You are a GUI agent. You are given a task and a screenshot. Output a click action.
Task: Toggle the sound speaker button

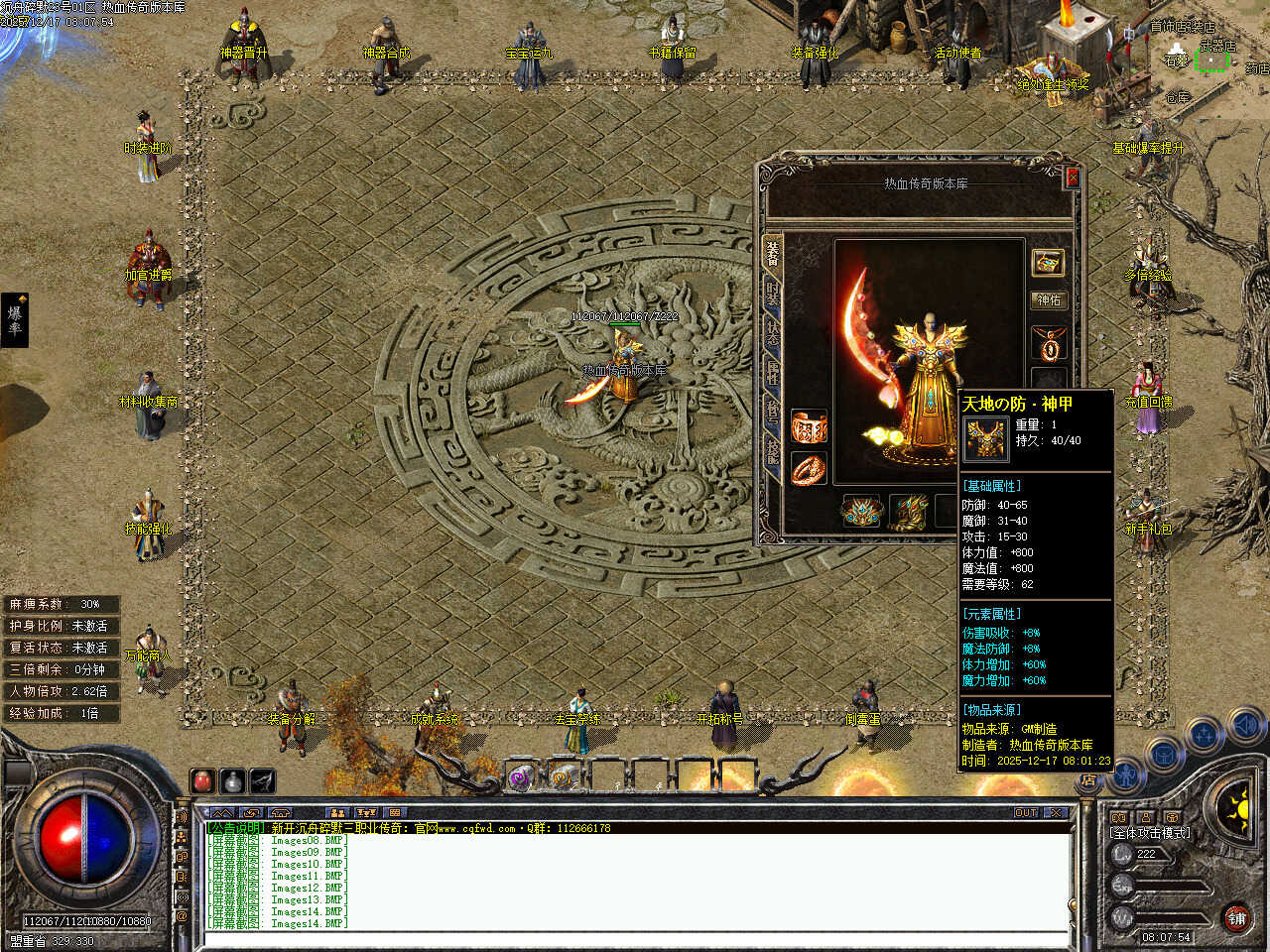click(1244, 728)
